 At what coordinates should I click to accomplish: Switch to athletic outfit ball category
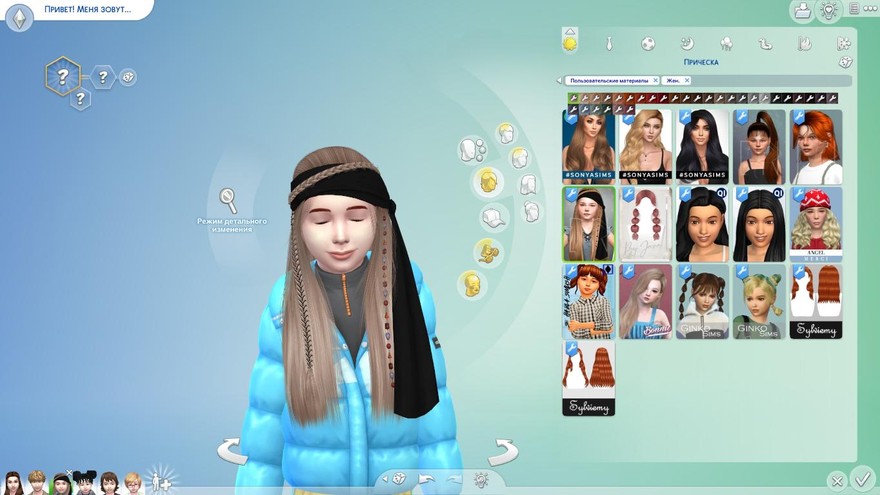648,43
